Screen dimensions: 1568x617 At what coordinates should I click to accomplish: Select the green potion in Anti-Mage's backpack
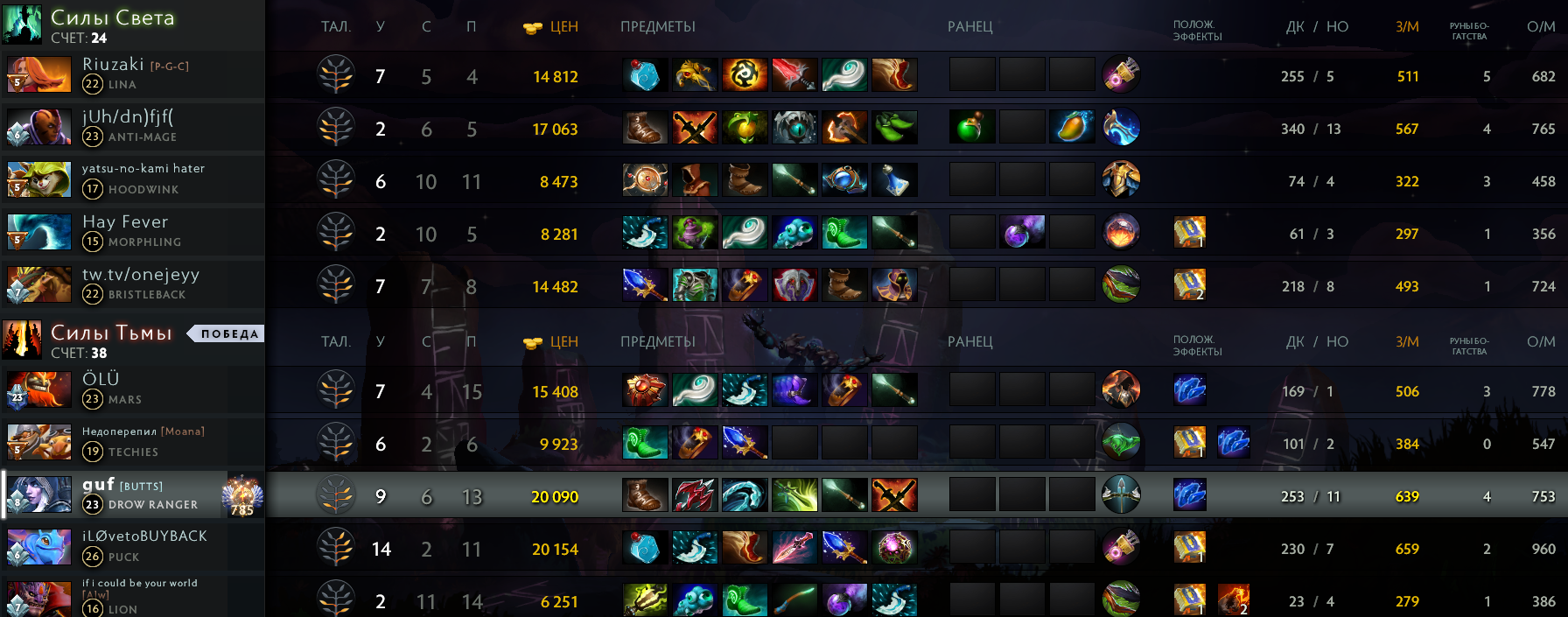[x=971, y=128]
